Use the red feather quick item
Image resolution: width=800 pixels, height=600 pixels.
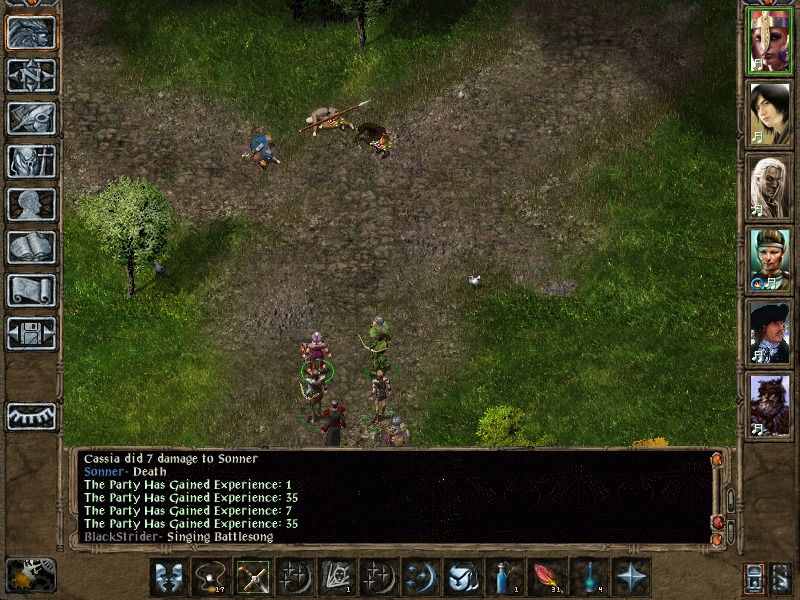(x=547, y=577)
